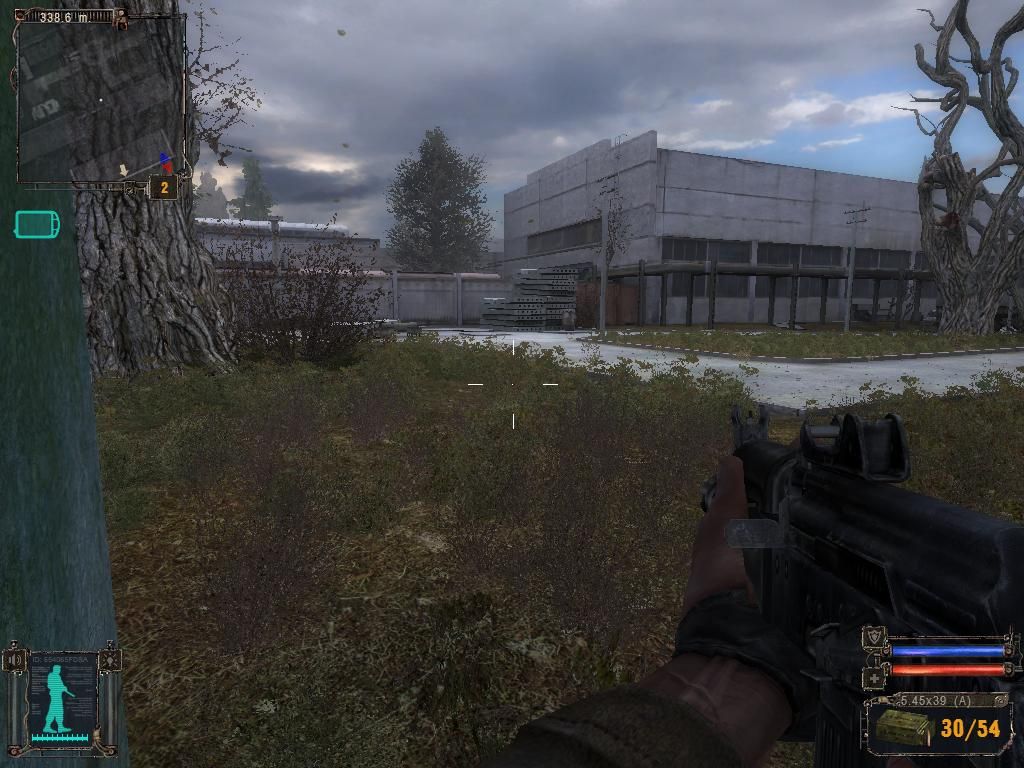Image resolution: width=1024 pixels, height=768 pixels.
Task: Click the minimap in the corner
Action: 99,98
